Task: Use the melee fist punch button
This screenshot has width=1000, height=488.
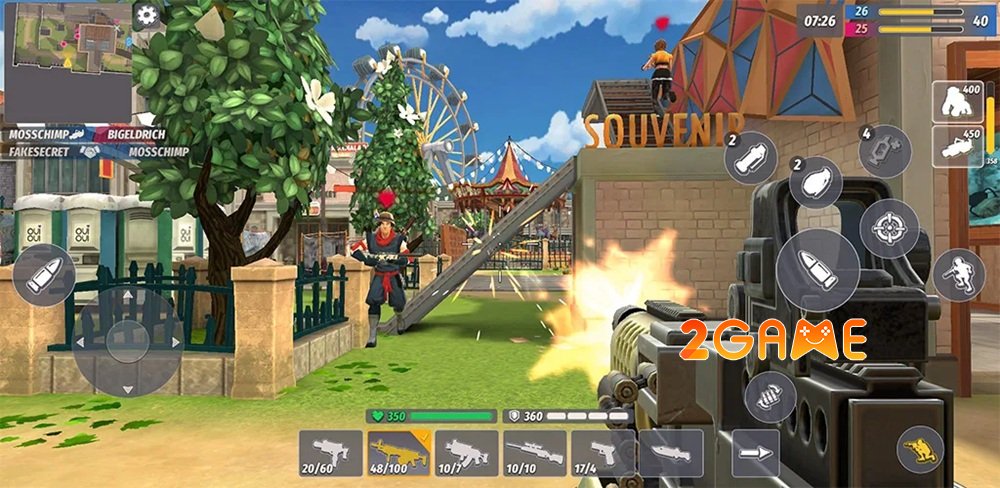Action: pyautogui.click(x=770, y=397)
